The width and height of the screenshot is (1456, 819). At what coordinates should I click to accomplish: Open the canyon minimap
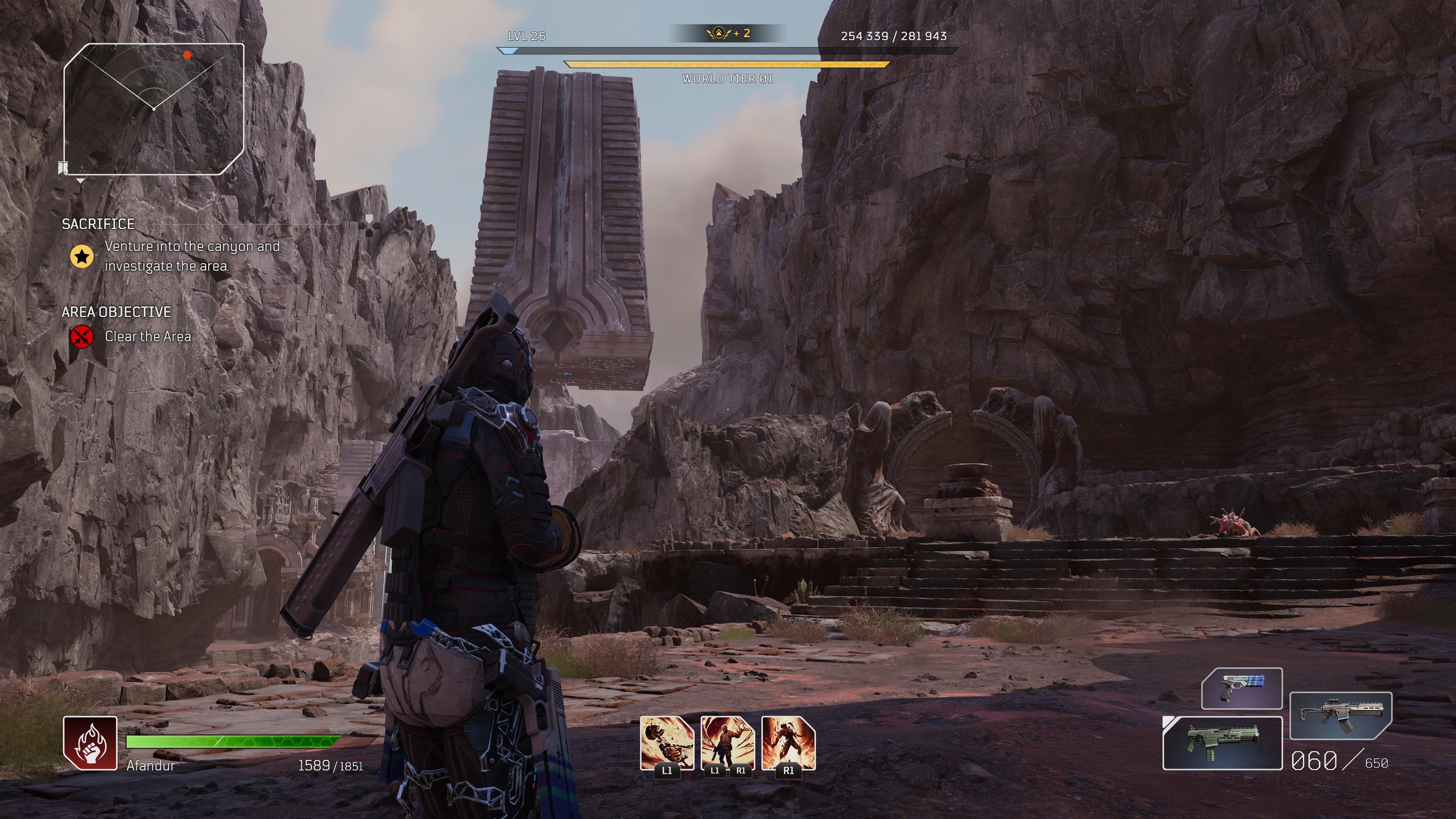point(154,108)
